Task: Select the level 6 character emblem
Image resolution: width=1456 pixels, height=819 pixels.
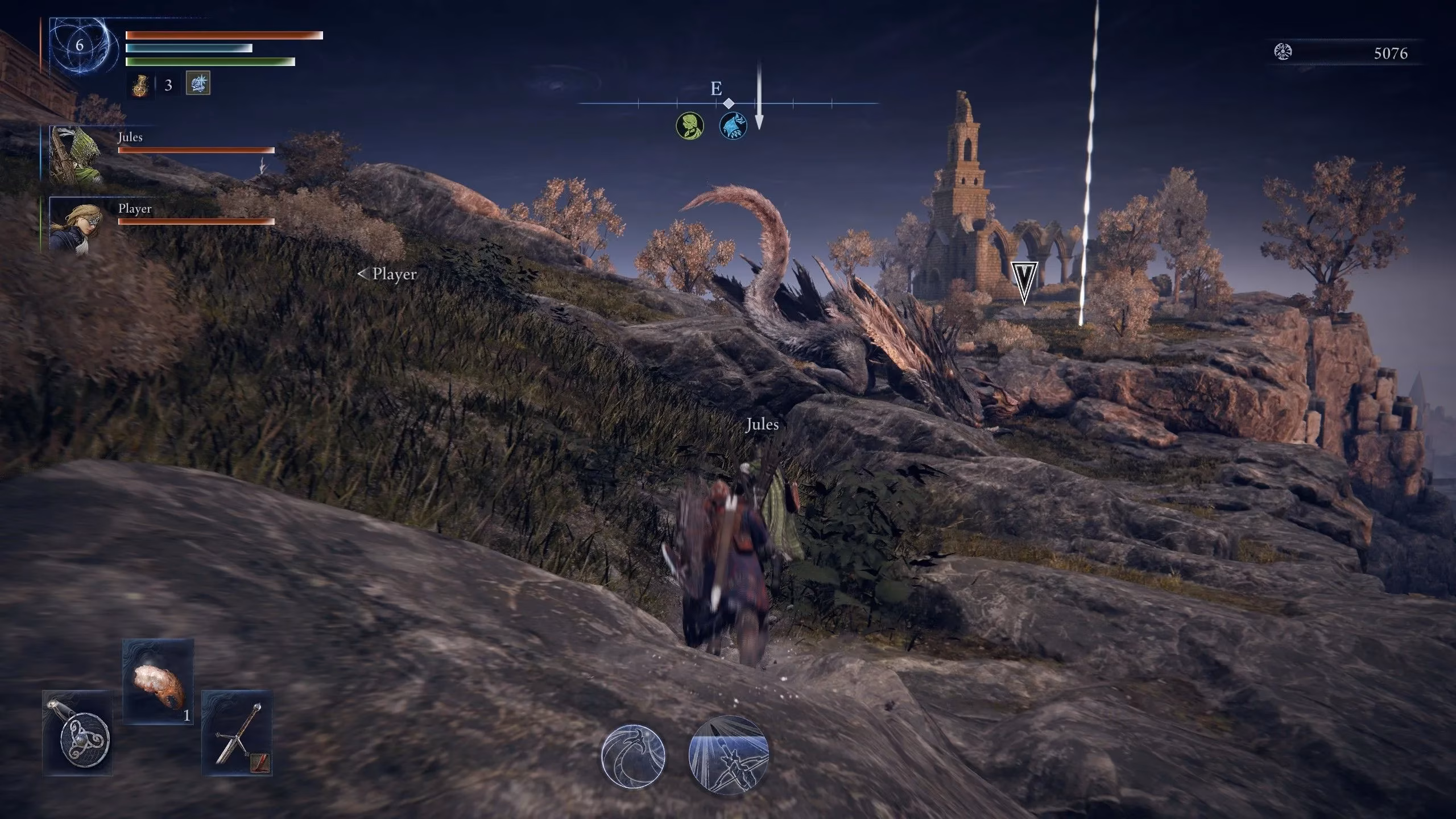Action: click(80, 45)
